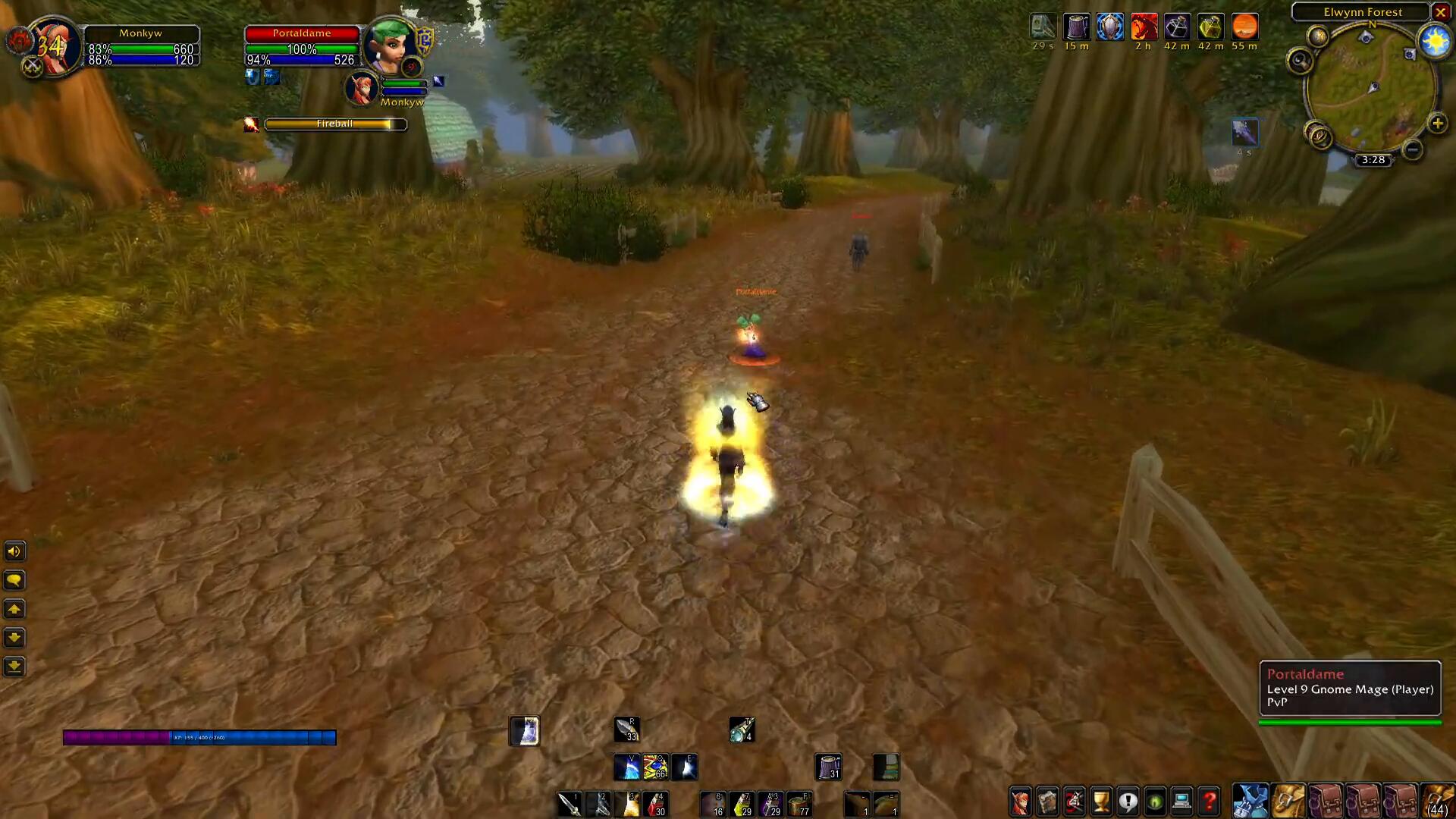Use the red potion with 30 charges
The image size is (1456, 819).
click(656, 804)
